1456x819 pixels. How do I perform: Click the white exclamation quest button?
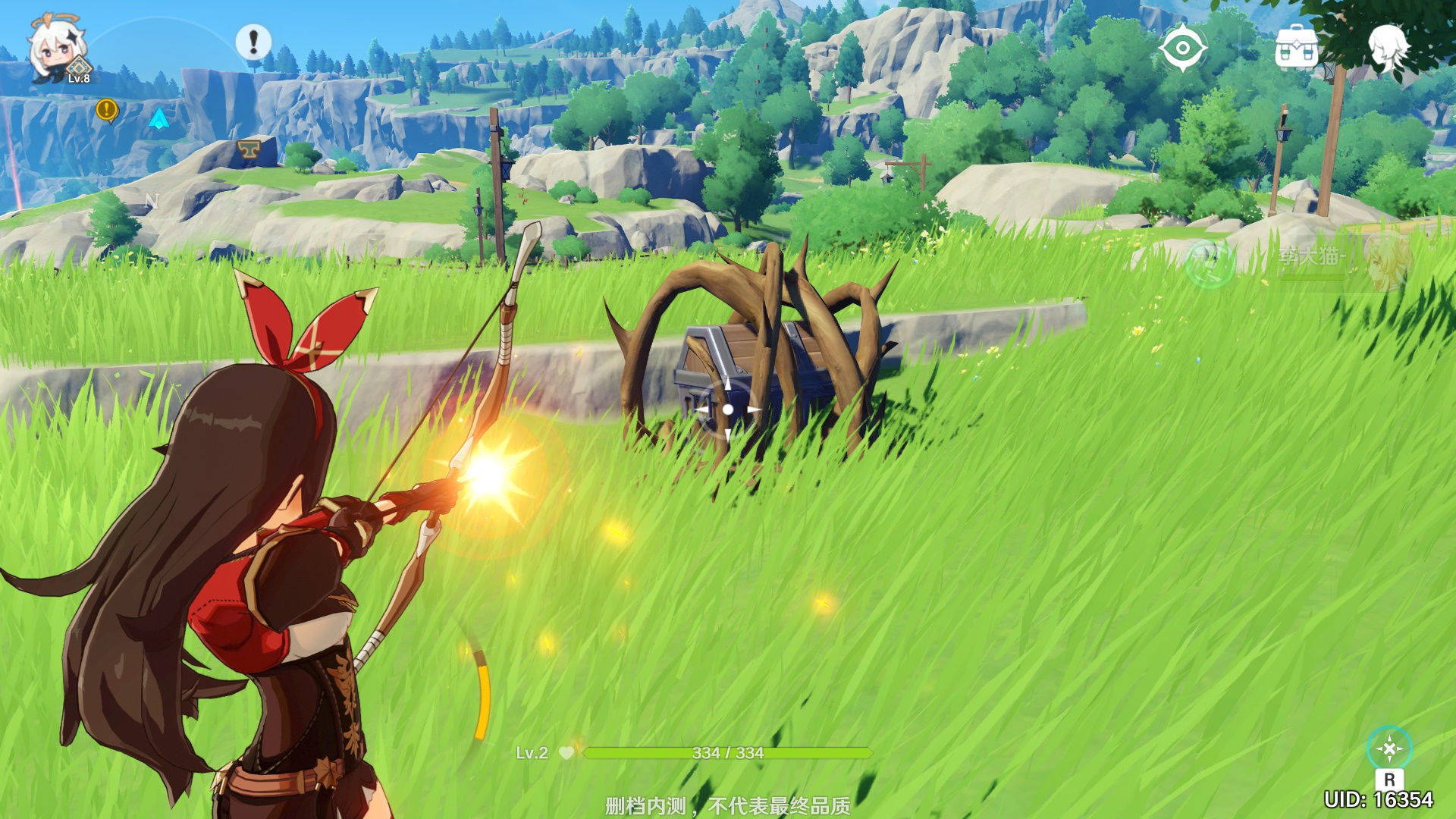(253, 41)
